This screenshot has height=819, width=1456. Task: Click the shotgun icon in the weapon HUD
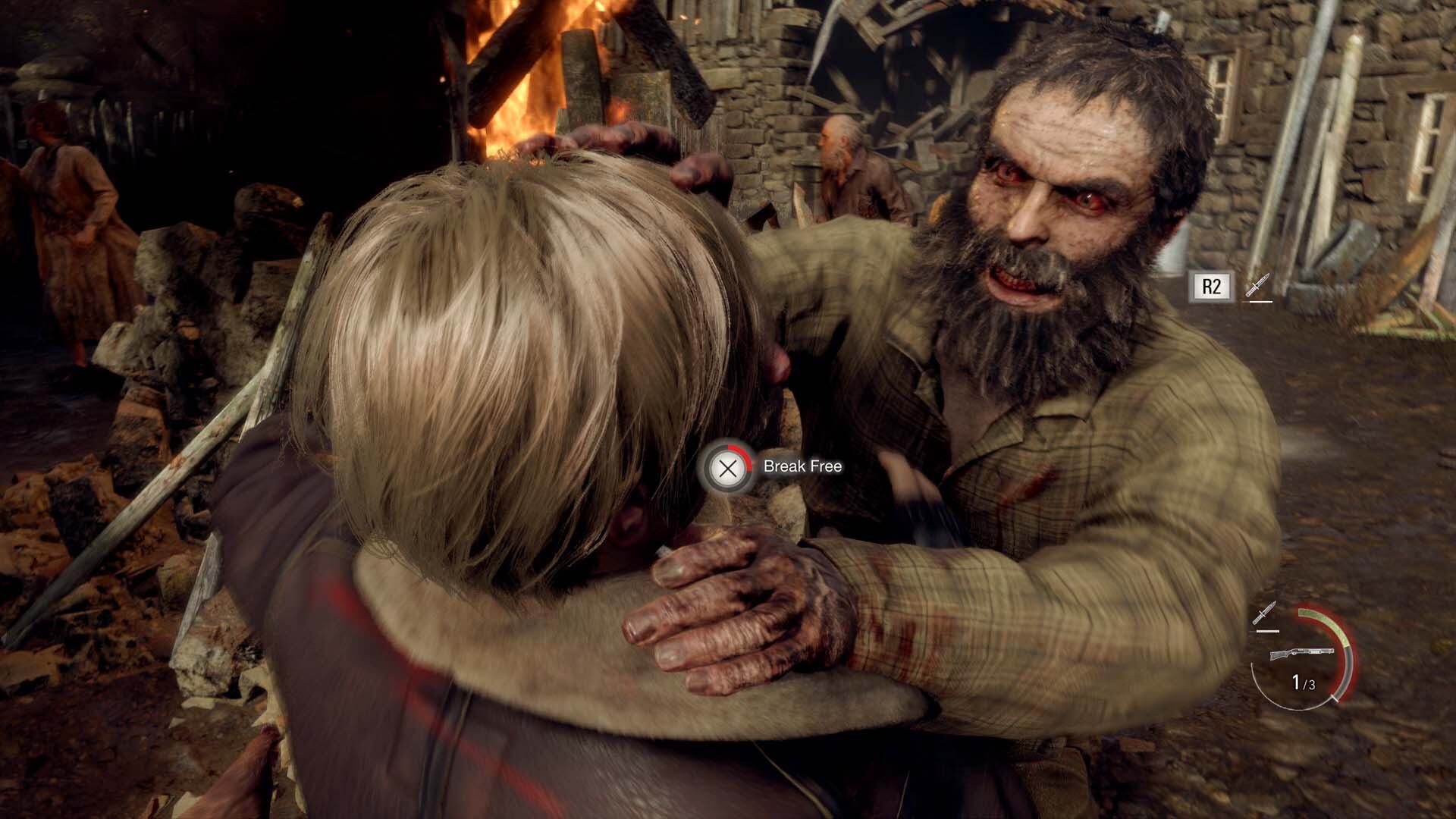tap(1304, 654)
